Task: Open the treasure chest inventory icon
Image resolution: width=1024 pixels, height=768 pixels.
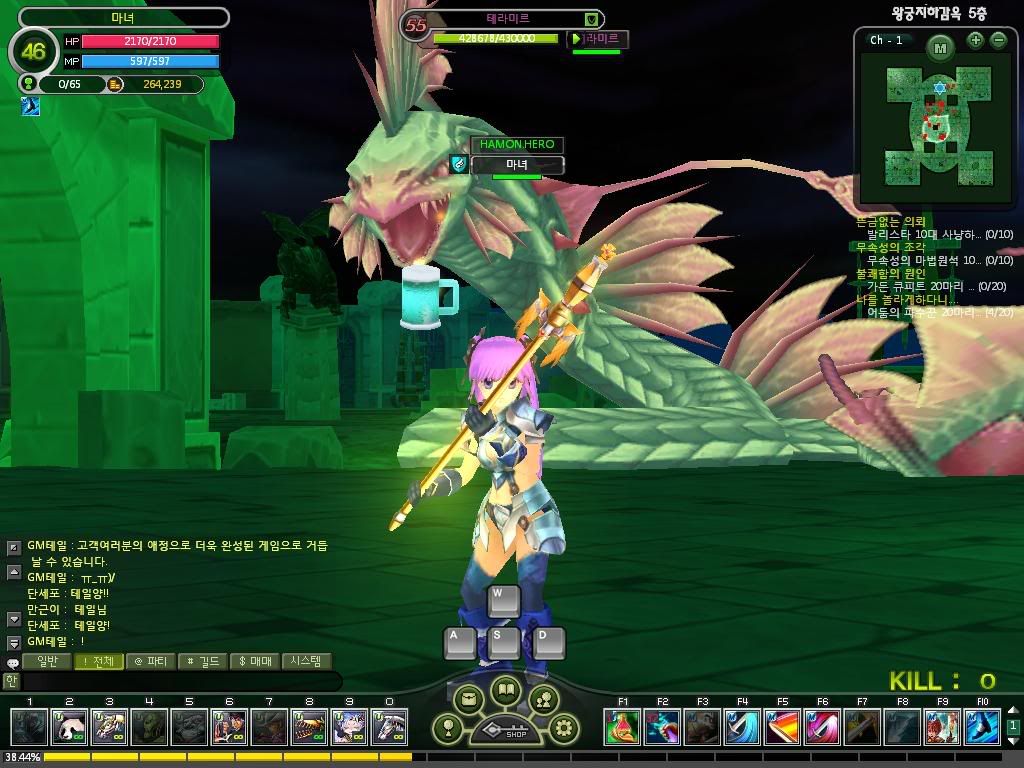Action: (x=468, y=699)
